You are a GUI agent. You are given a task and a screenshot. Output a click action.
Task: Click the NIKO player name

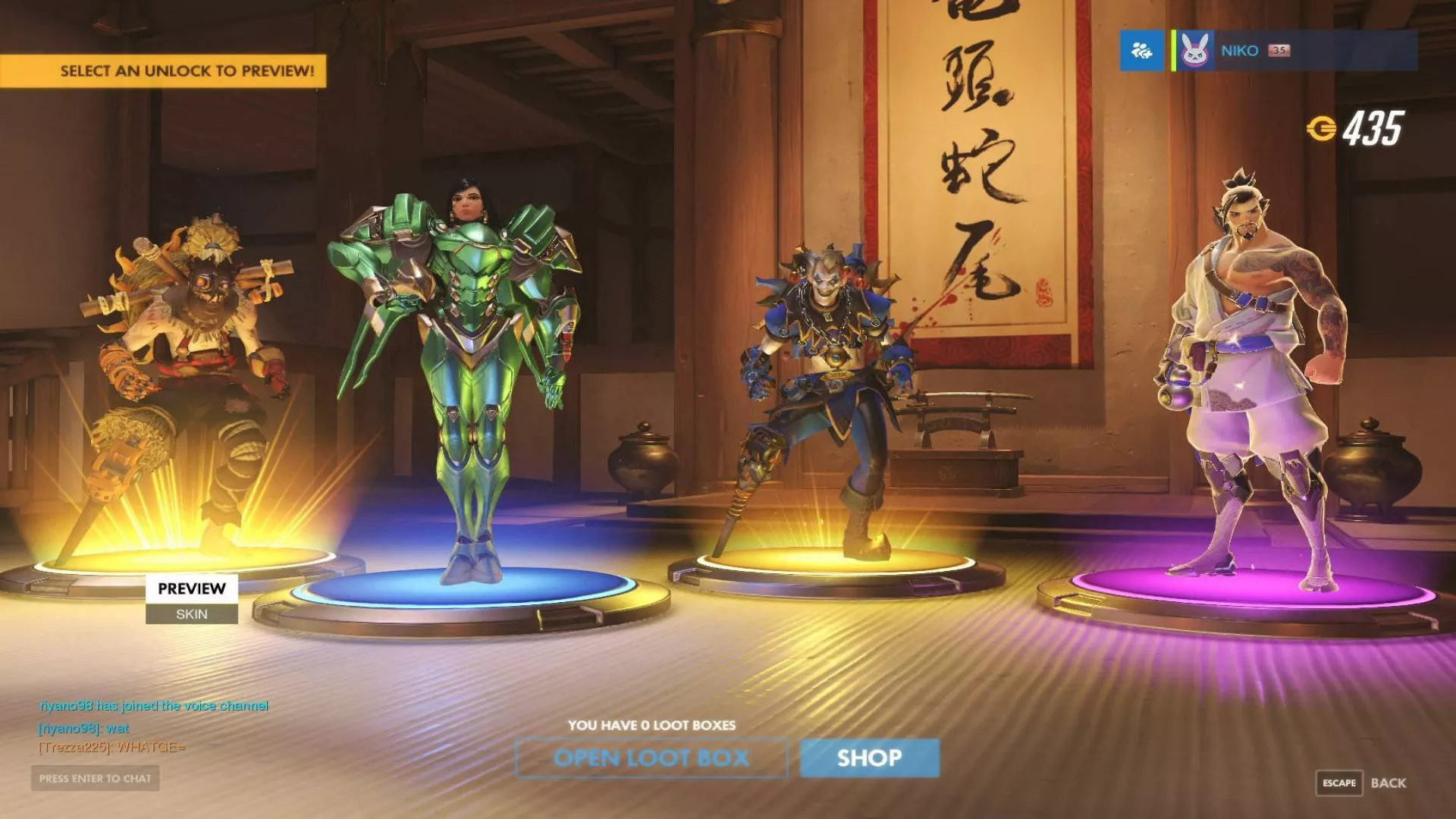[1241, 50]
